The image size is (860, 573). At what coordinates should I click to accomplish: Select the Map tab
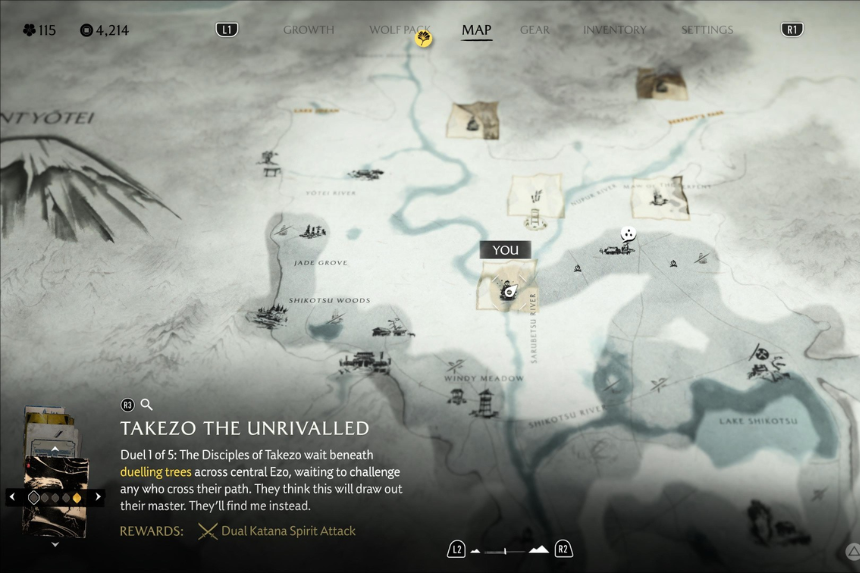[x=476, y=30]
